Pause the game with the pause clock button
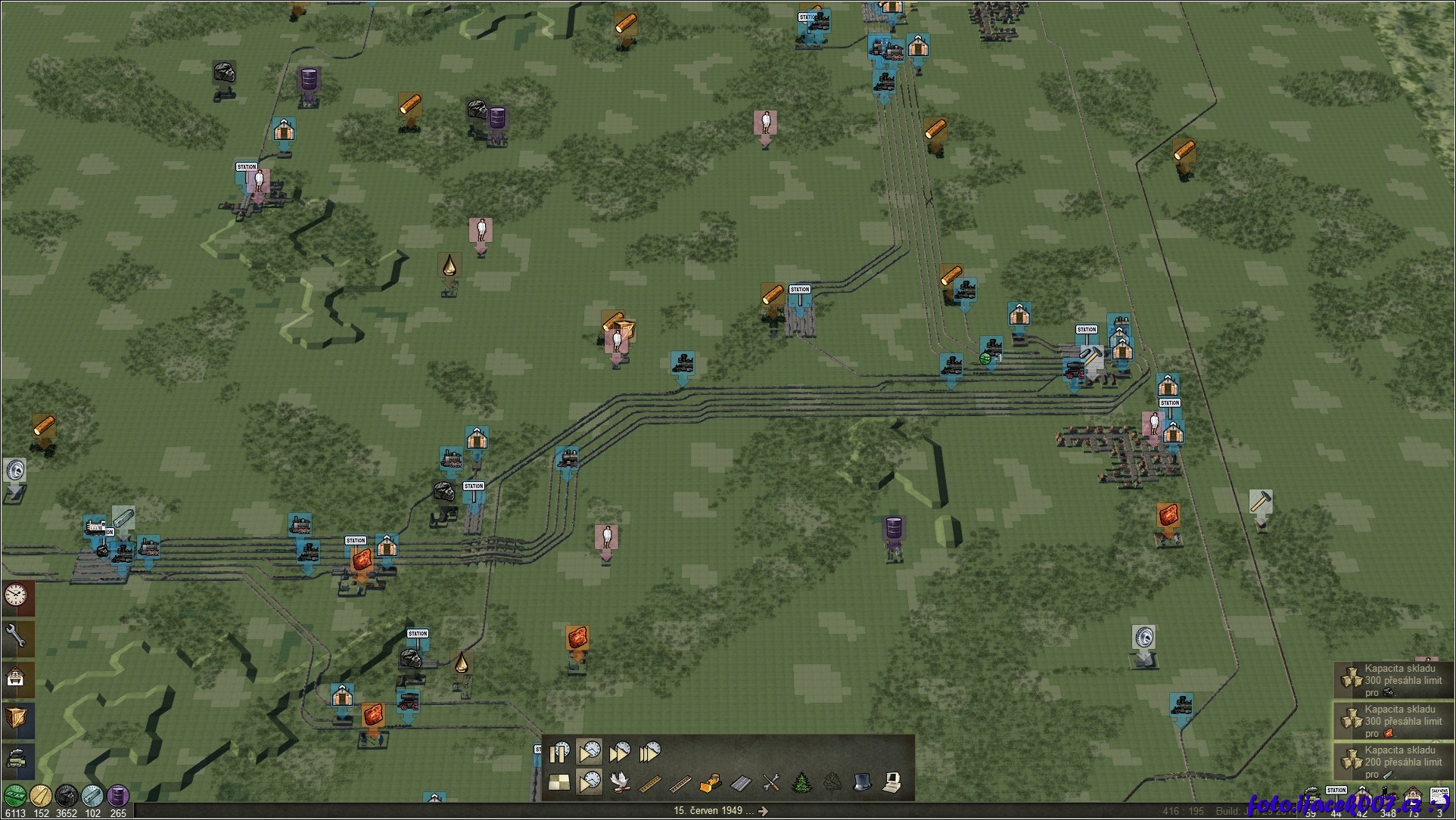Screen dimensions: 1456x820 pyautogui.click(x=560, y=752)
